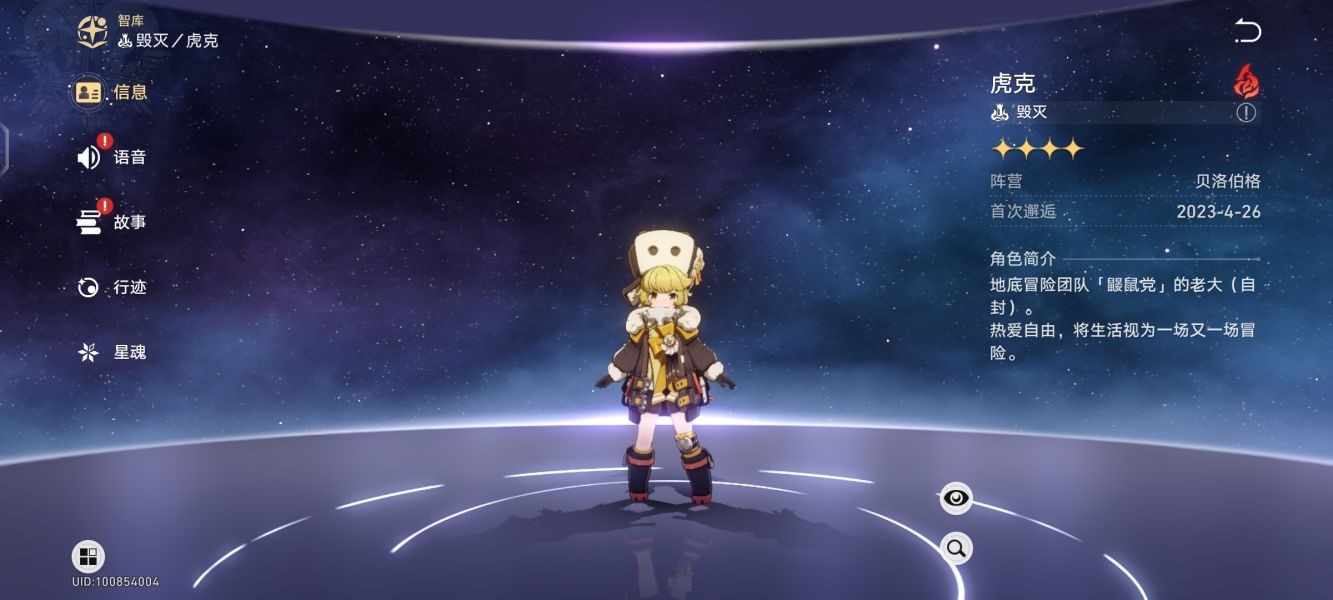The image size is (1333, 600).
Task: Click the red fire element icon
Action: (1246, 81)
